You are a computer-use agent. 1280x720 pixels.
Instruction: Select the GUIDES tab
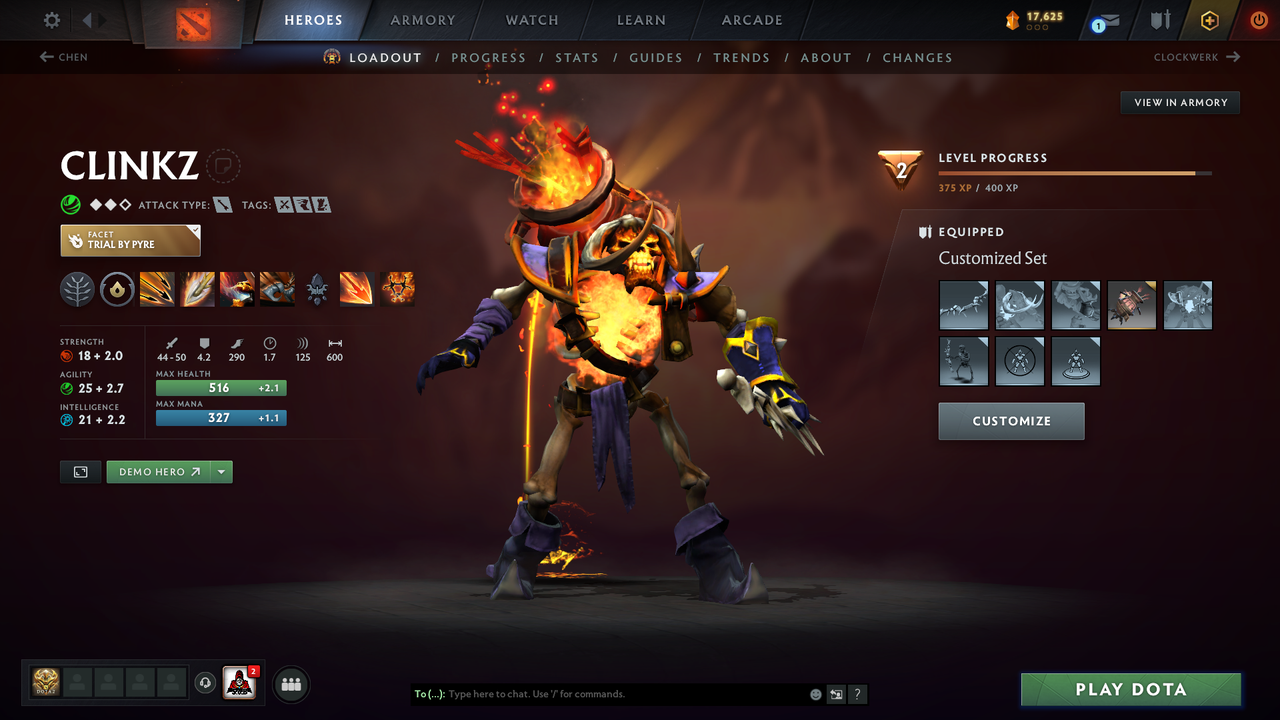point(656,57)
